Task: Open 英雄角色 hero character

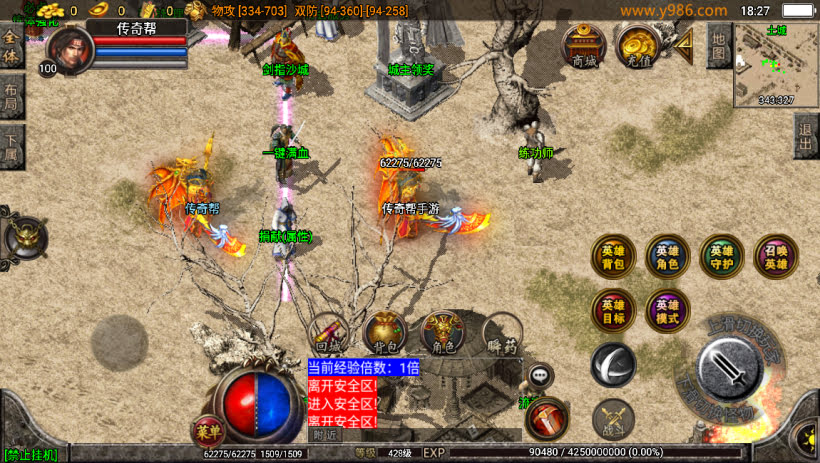Action: pos(667,257)
